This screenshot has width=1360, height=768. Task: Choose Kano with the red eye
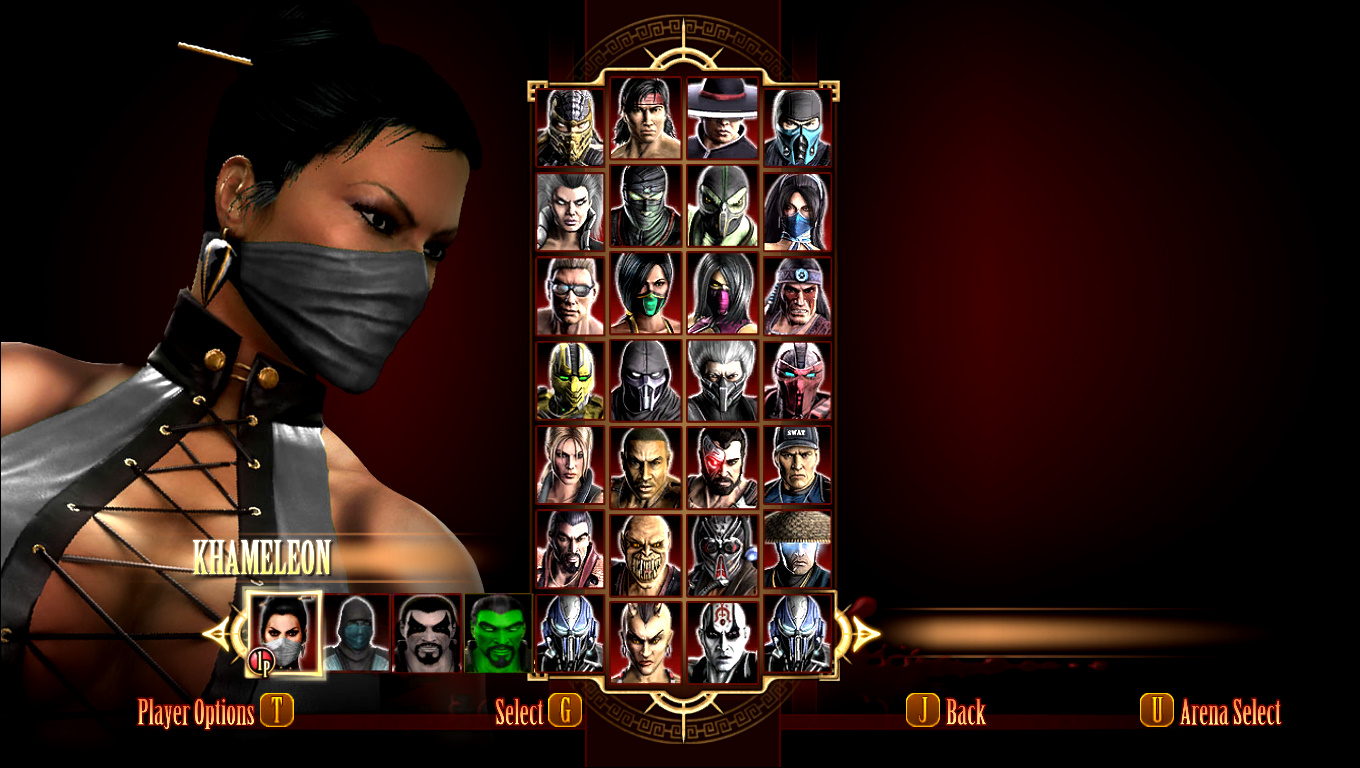(723, 467)
